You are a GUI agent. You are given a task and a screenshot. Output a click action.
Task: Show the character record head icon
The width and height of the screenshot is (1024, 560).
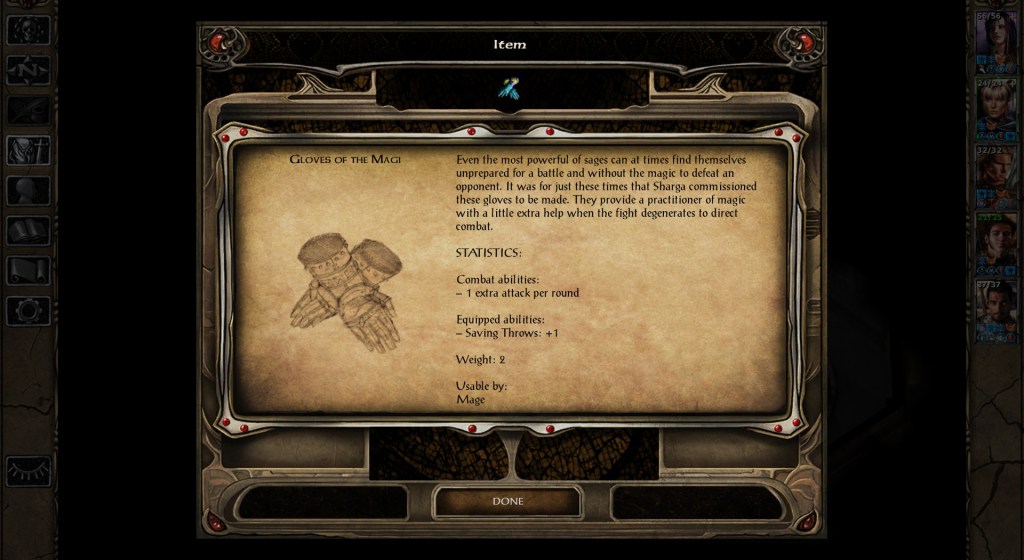pos(28,190)
